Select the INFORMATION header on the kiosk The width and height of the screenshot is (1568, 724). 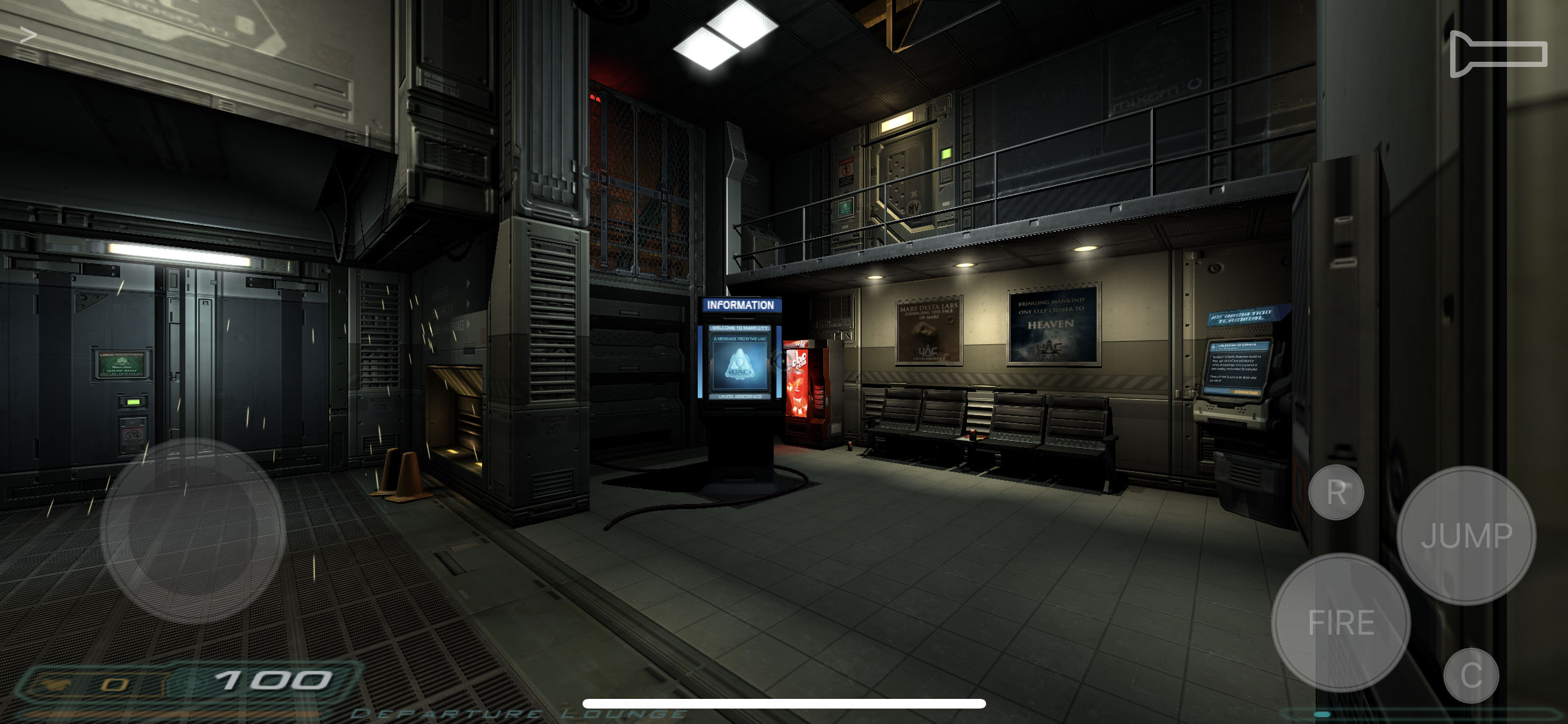(740, 304)
